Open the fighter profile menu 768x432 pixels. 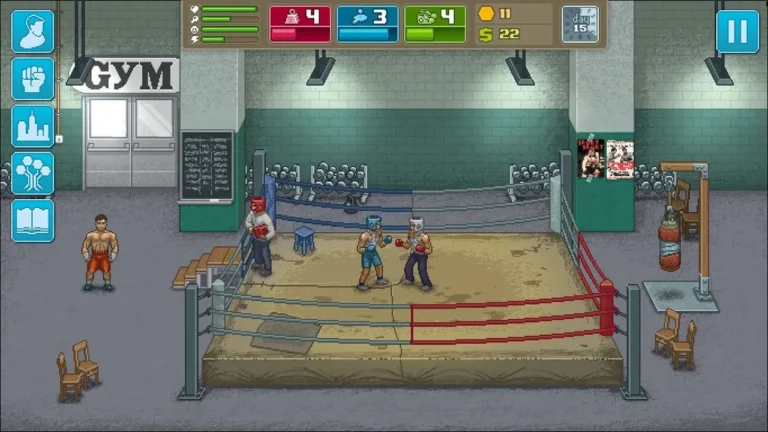[x=32, y=31]
